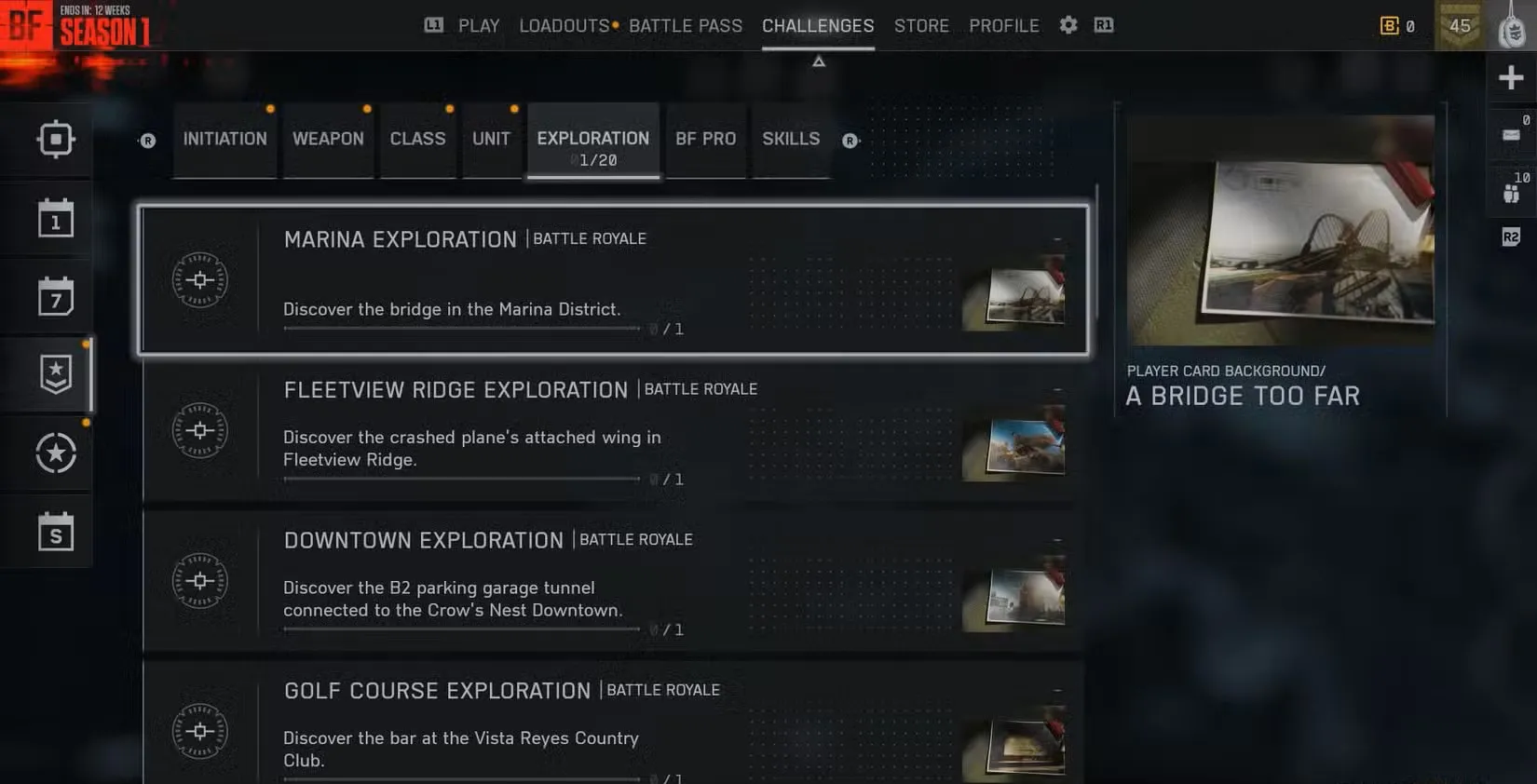Click the Battlefield coins icon showing 0
The width and height of the screenshot is (1537, 784).
tap(1389, 26)
